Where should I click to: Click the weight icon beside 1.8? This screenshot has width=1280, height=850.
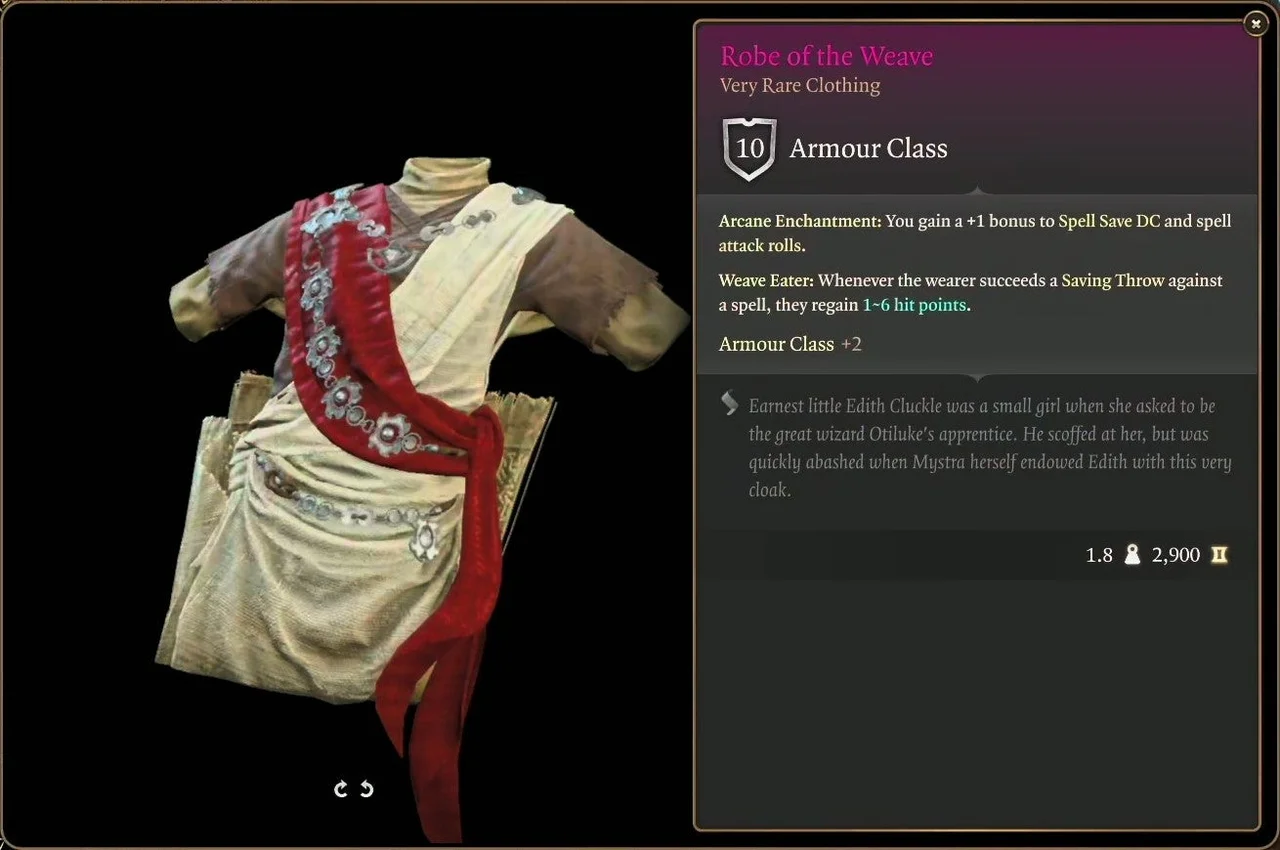pyautogui.click(x=1131, y=554)
